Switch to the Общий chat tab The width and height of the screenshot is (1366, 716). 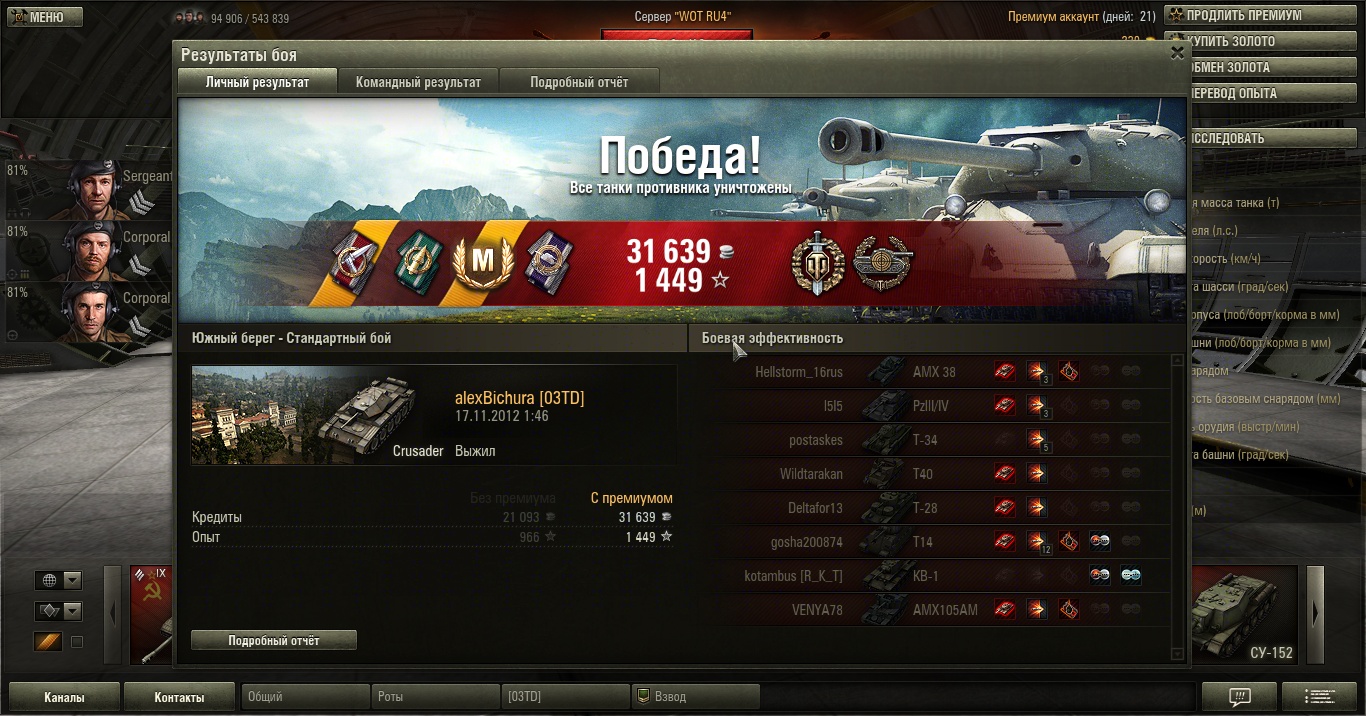305,697
